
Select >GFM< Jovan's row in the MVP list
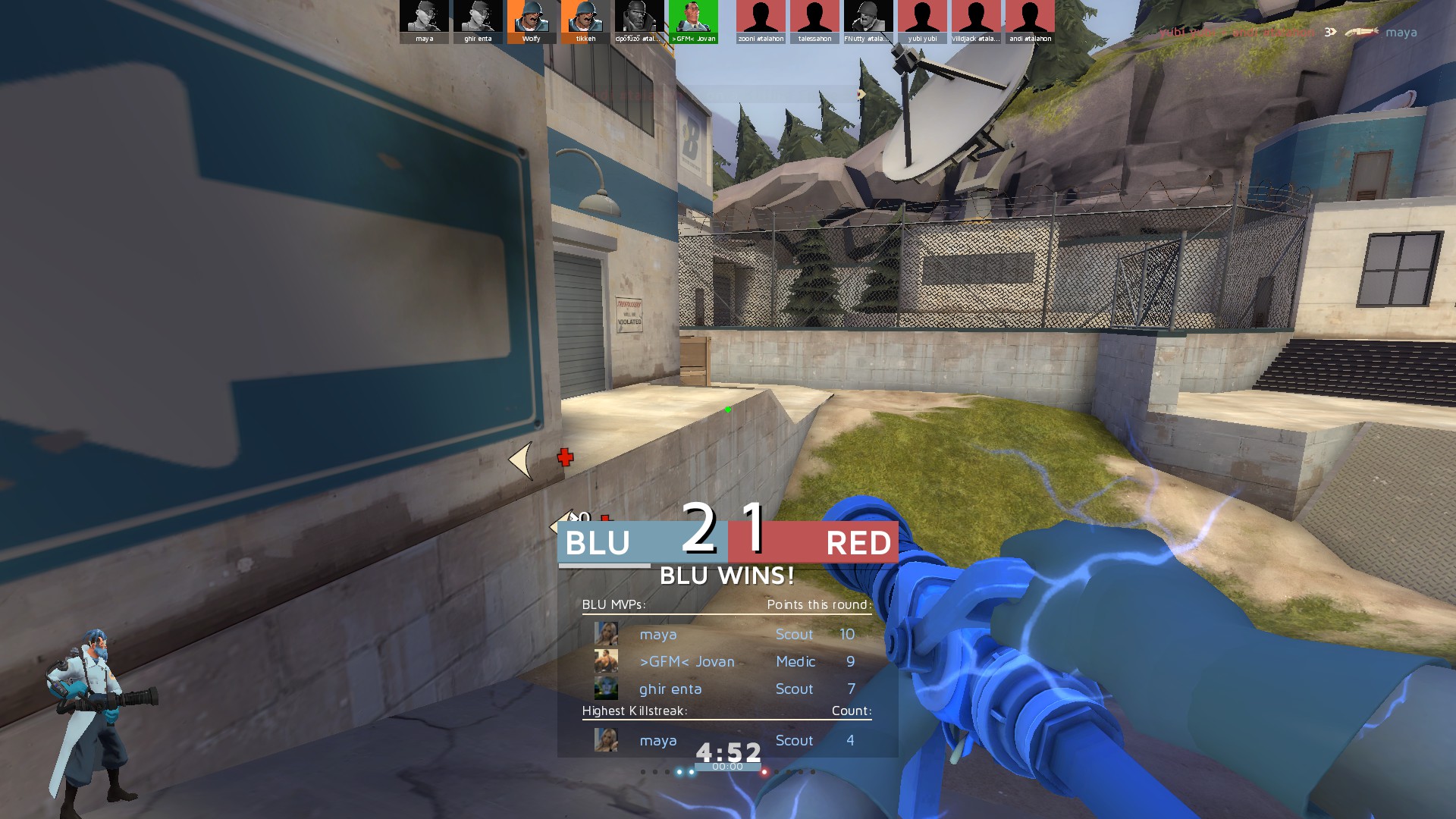click(x=726, y=661)
